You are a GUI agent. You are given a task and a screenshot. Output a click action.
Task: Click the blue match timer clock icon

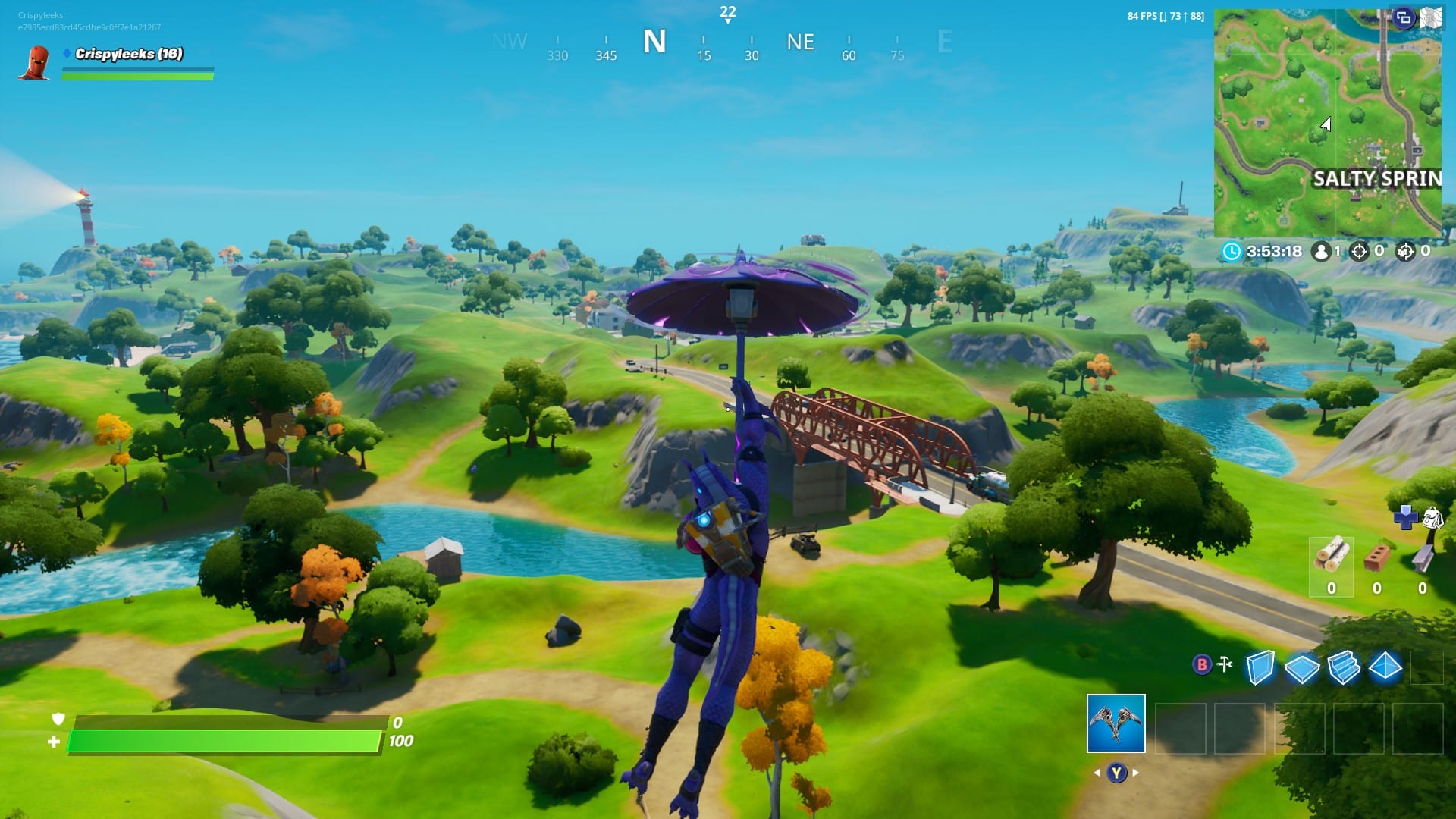pyautogui.click(x=1231, y=252)
